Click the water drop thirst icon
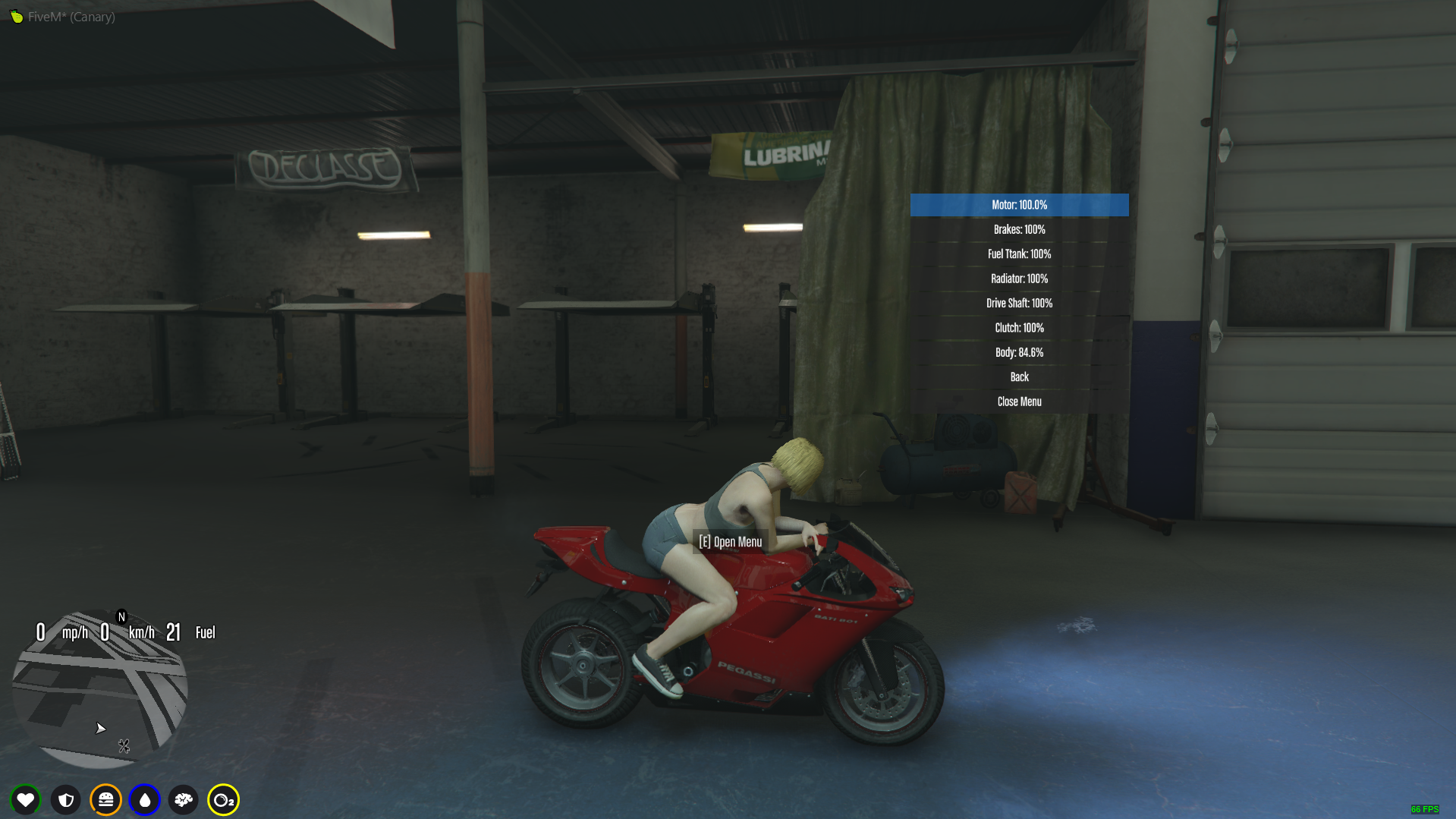Screen dimensions: 1456x819 [x=145, y=799]
